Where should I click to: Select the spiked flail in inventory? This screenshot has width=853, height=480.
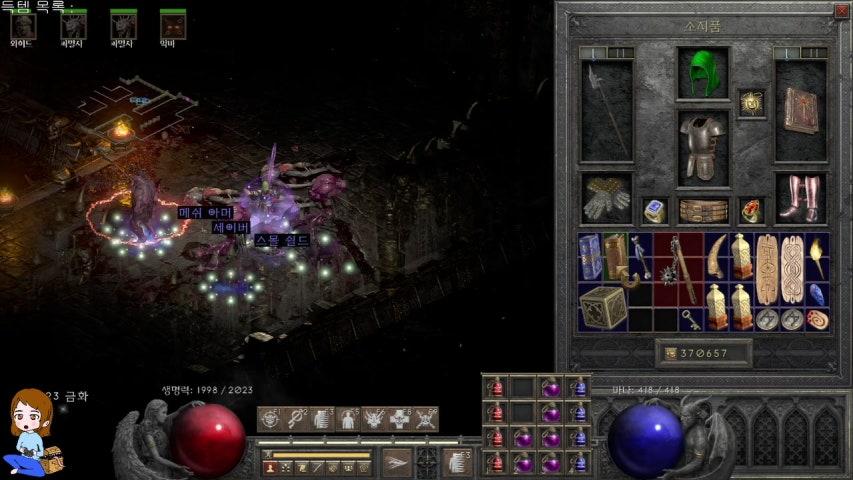tap(665, 270)
